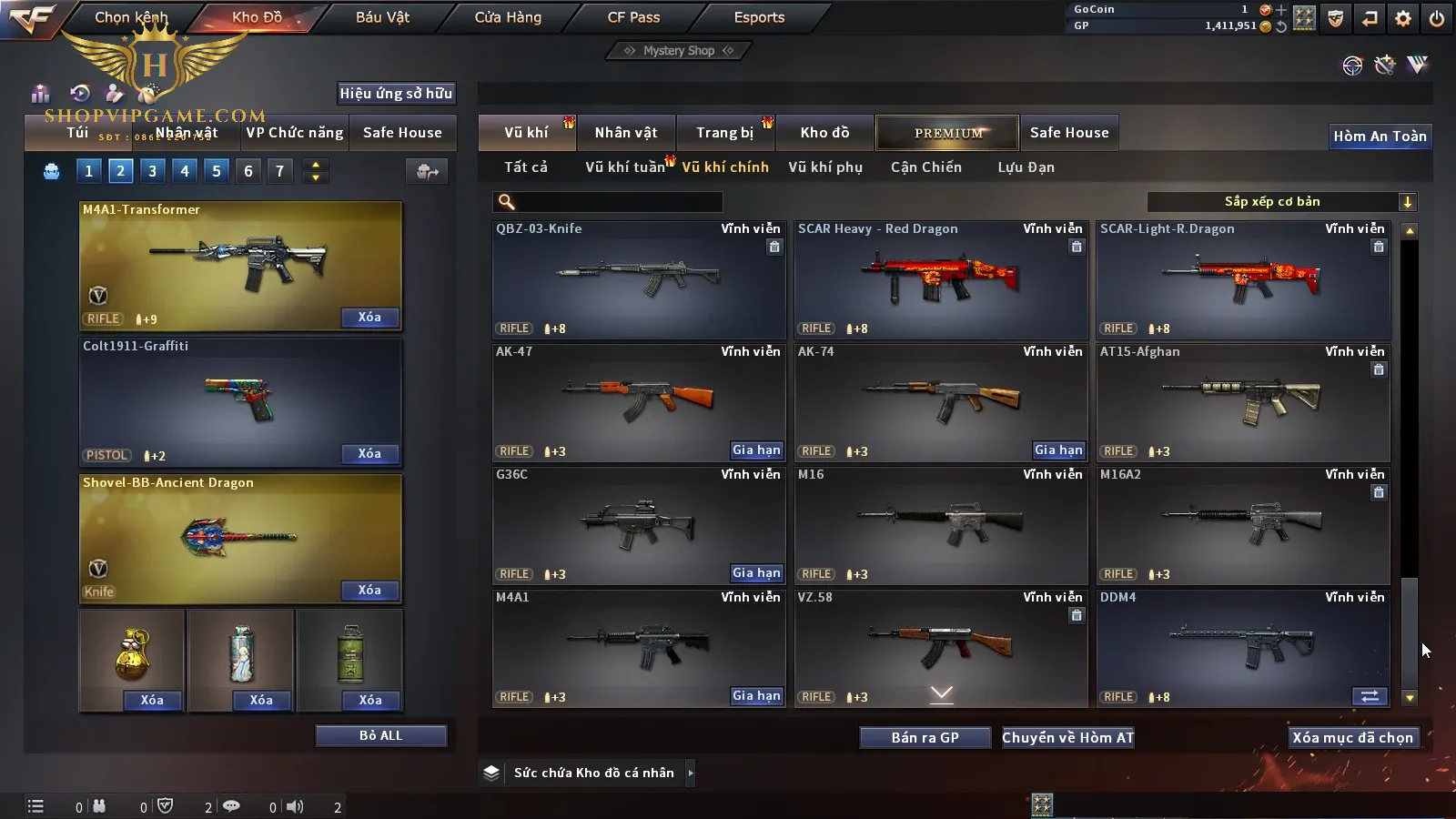Screen dimensions: 1456x819
Task: Open the Cửa Hàng shop menu
Action: pos(508,17)
